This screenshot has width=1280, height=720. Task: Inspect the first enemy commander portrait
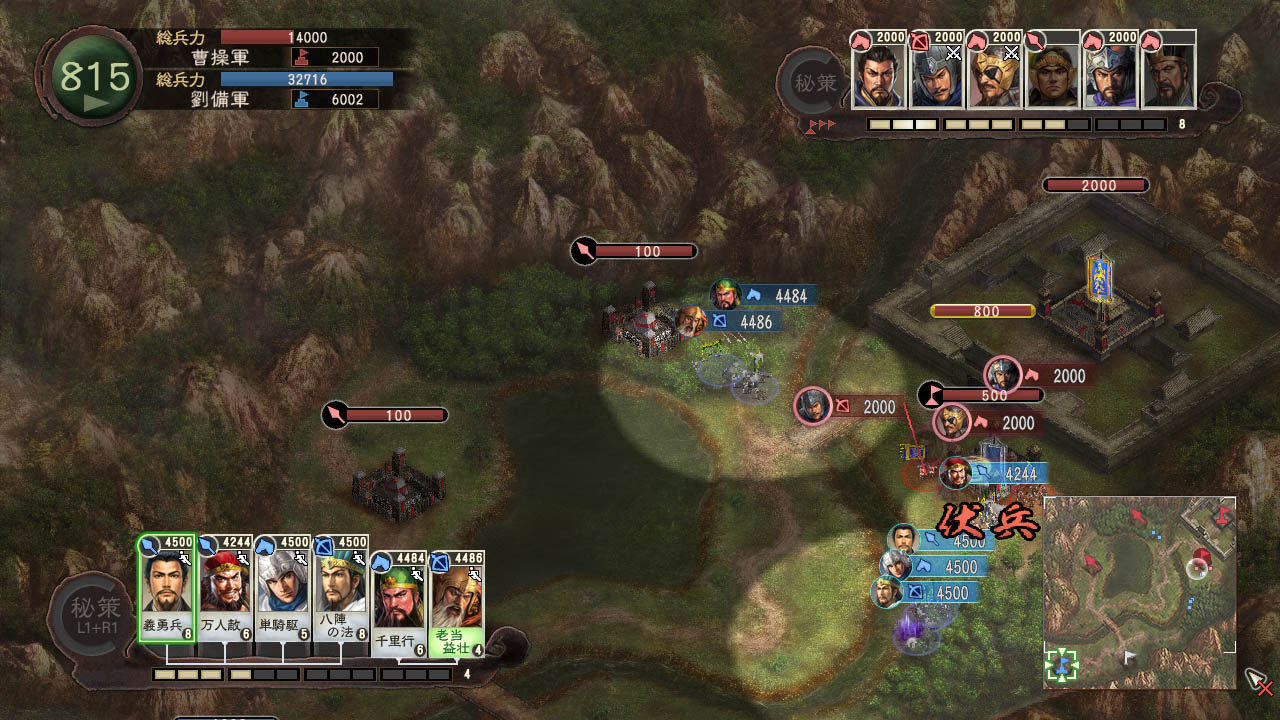pos(878,74)
